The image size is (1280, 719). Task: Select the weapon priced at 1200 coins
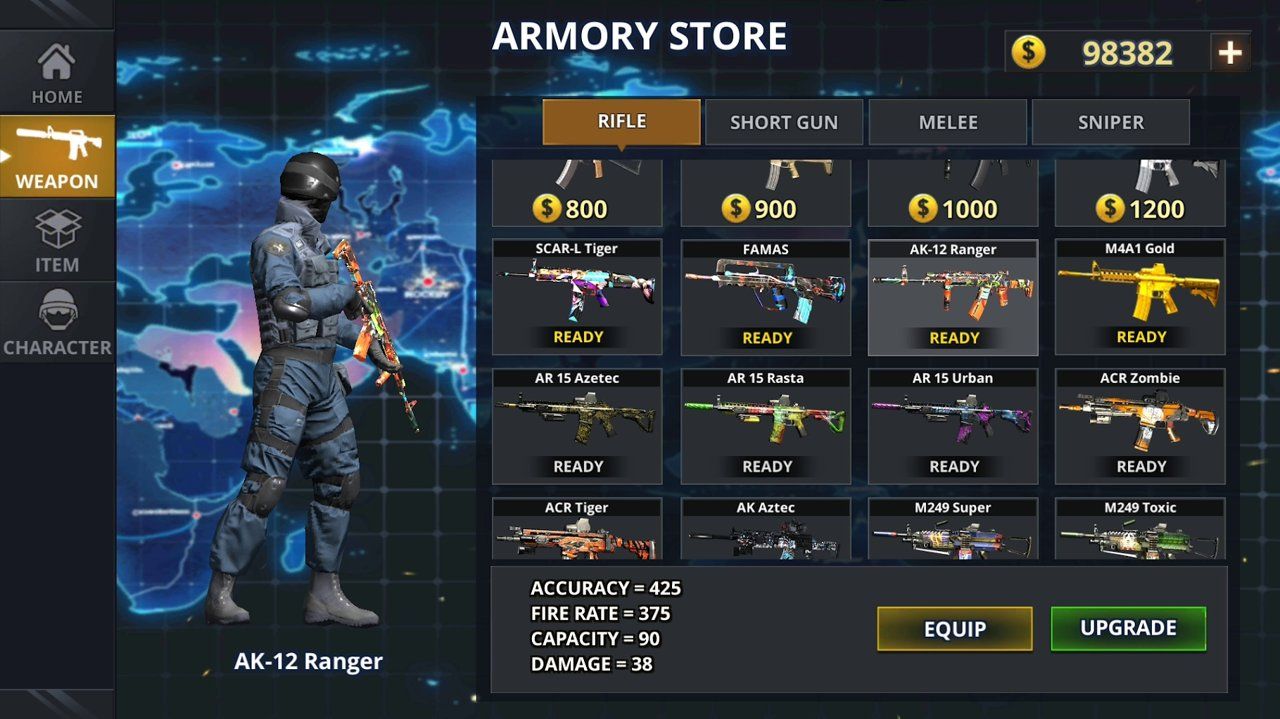1140,194
